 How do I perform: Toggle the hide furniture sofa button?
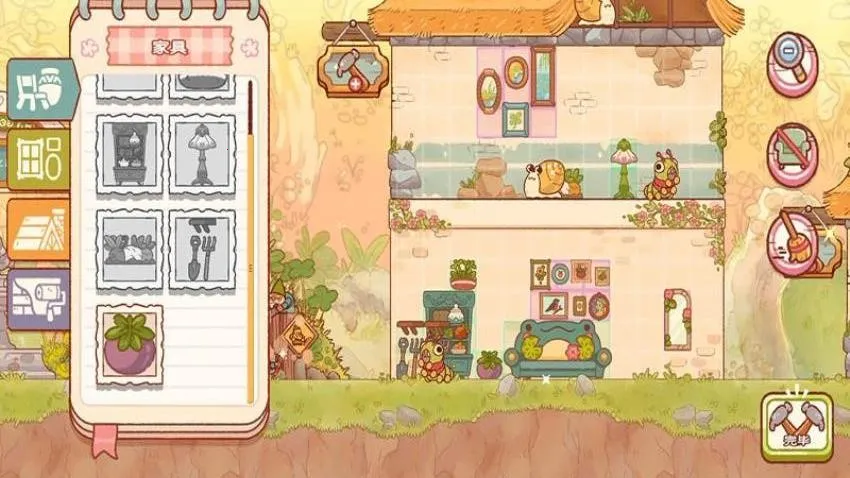pyautogui.click(x=792, y=154)
